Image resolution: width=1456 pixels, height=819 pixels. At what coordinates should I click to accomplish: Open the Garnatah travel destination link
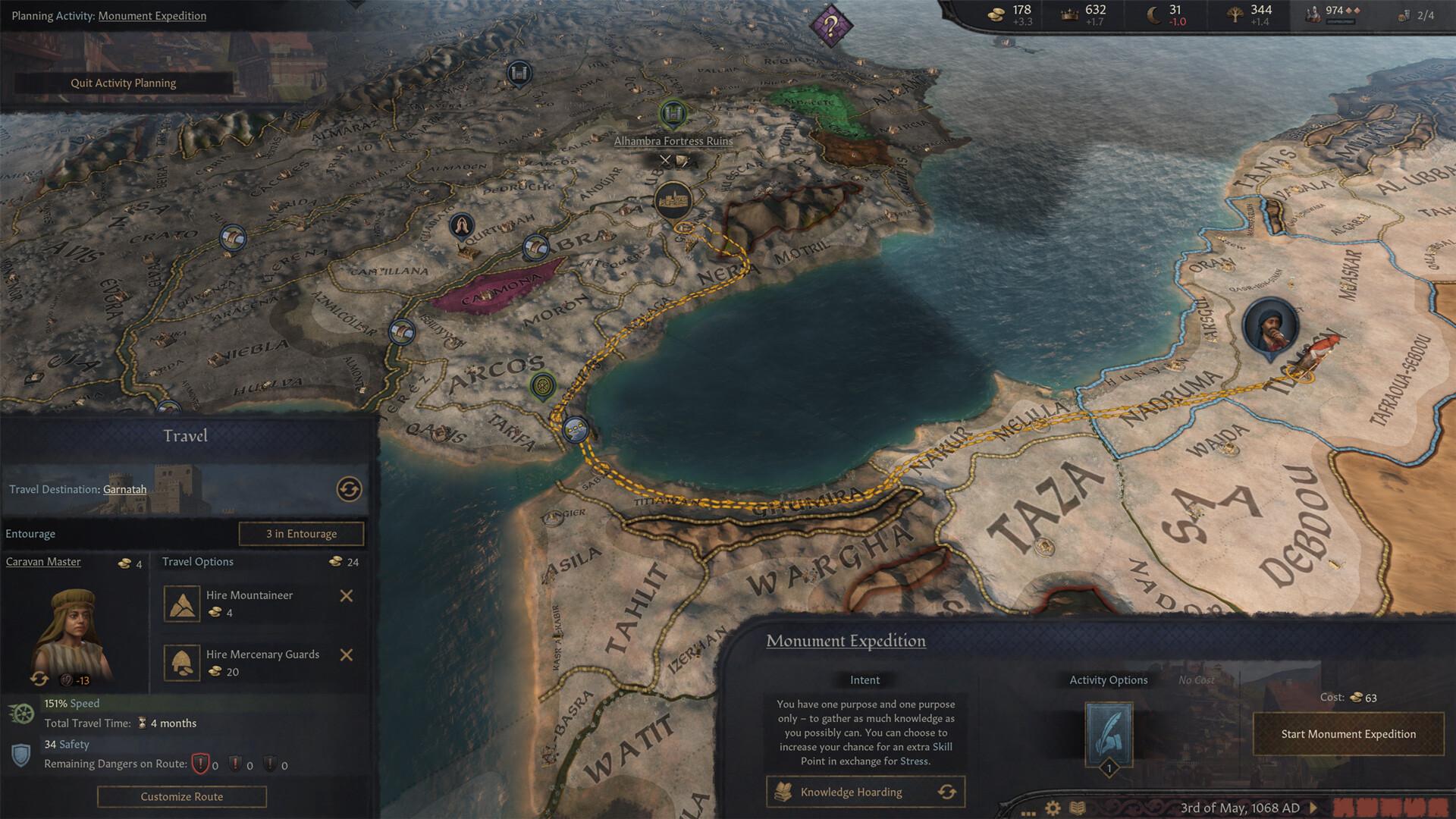point(124,489)
